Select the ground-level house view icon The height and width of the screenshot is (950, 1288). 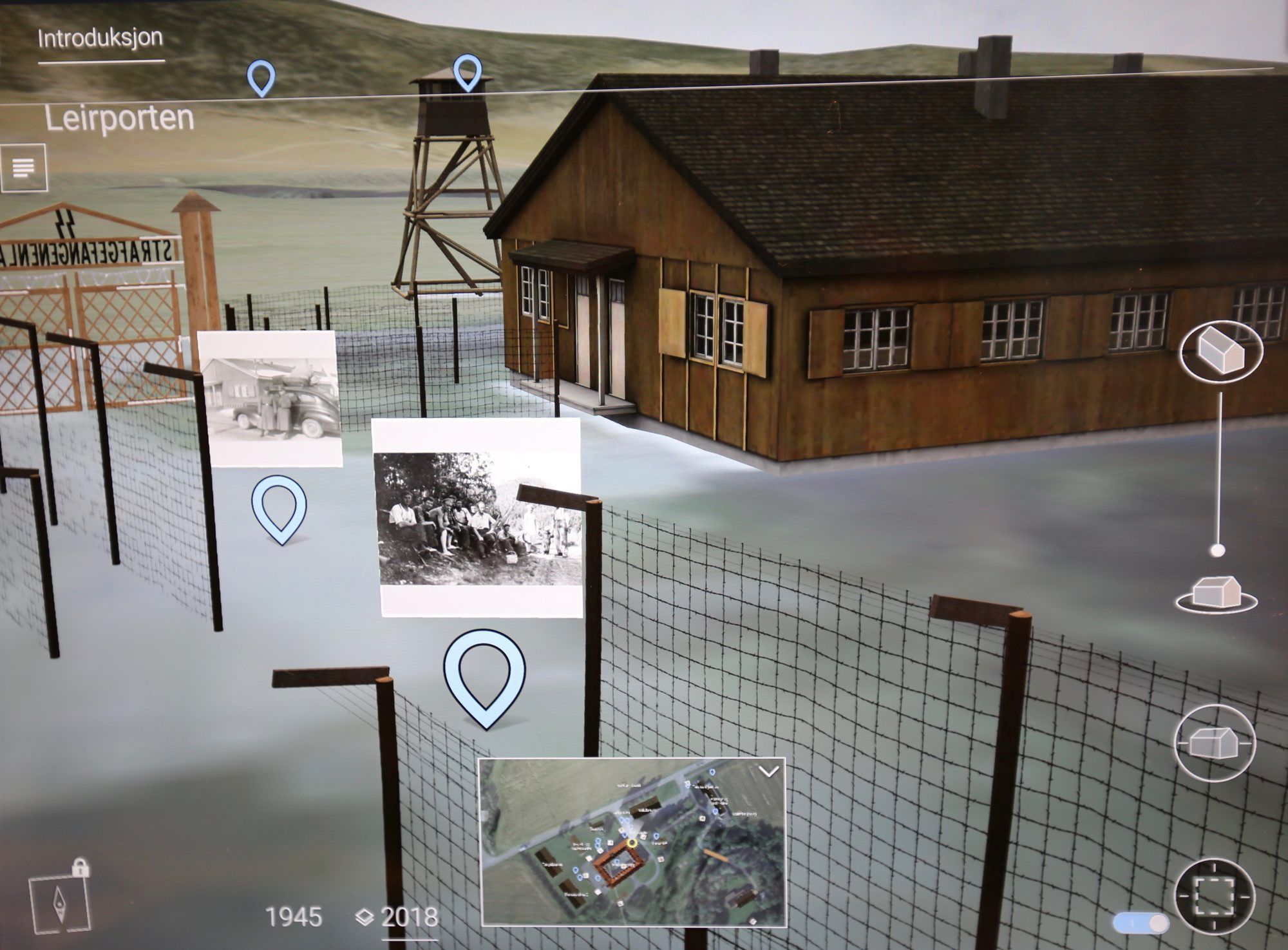[1215, 594]
